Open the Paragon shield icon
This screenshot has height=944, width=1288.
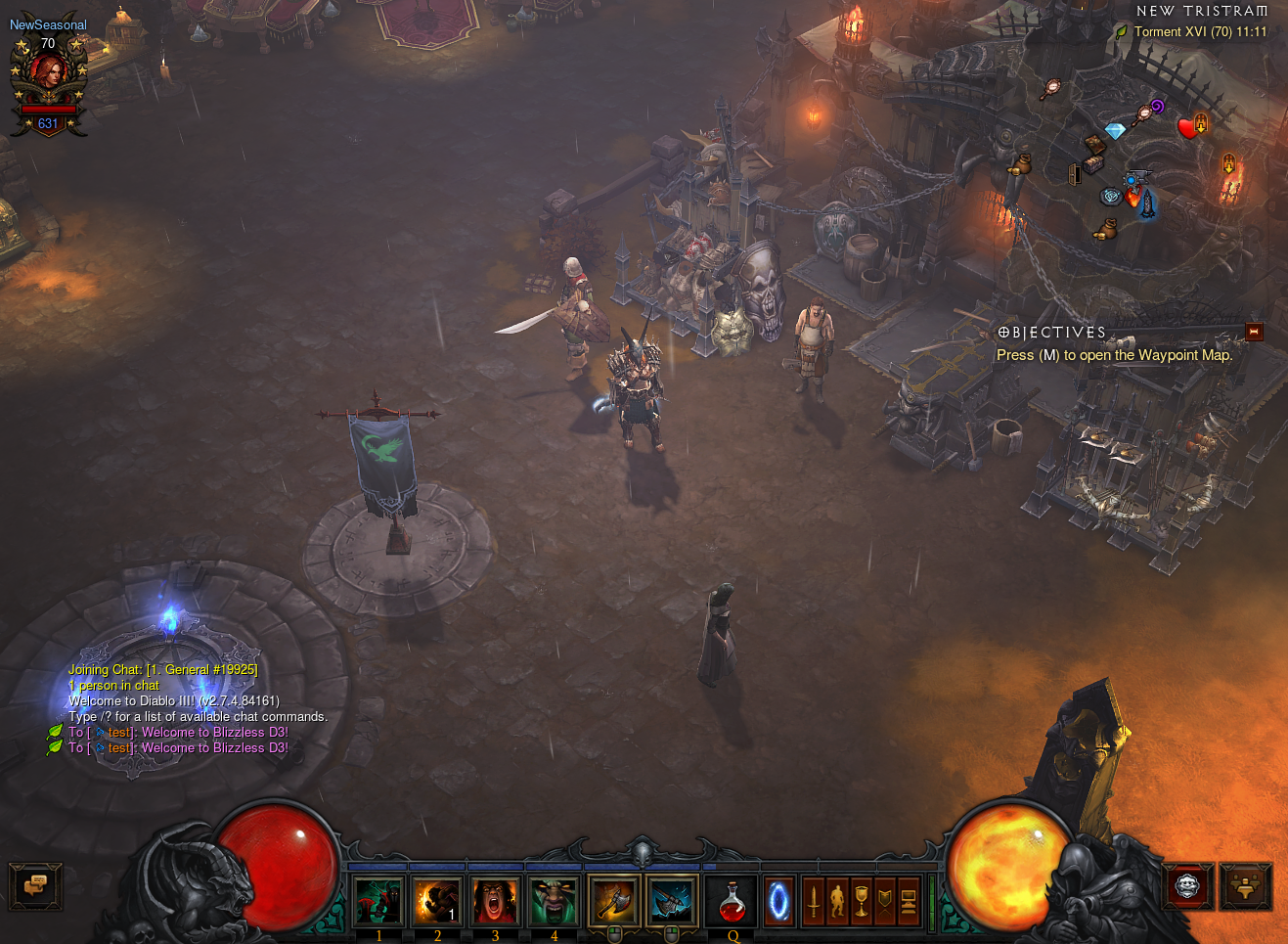885,901
